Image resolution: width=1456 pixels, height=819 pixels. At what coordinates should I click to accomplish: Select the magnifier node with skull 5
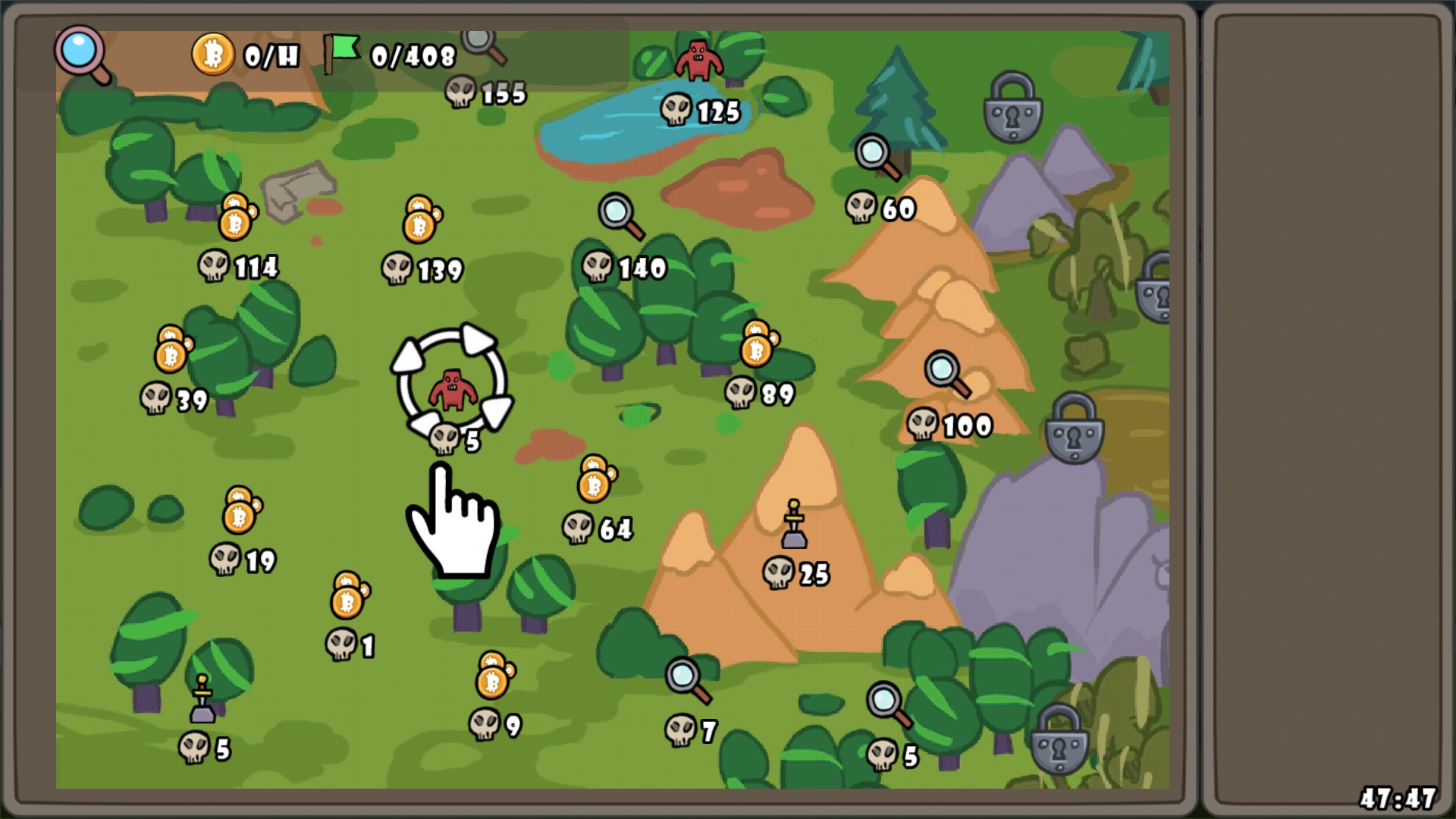888,704
